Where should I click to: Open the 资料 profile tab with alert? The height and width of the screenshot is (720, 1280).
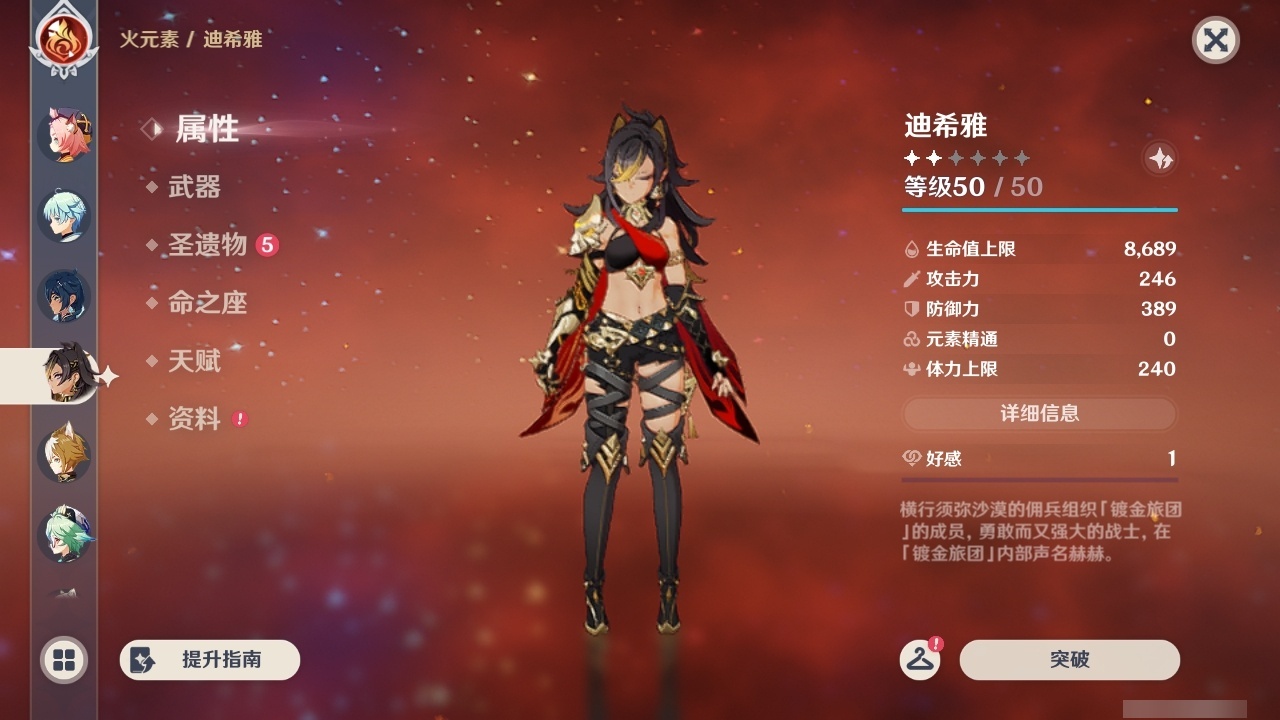(x=195, y=420)
